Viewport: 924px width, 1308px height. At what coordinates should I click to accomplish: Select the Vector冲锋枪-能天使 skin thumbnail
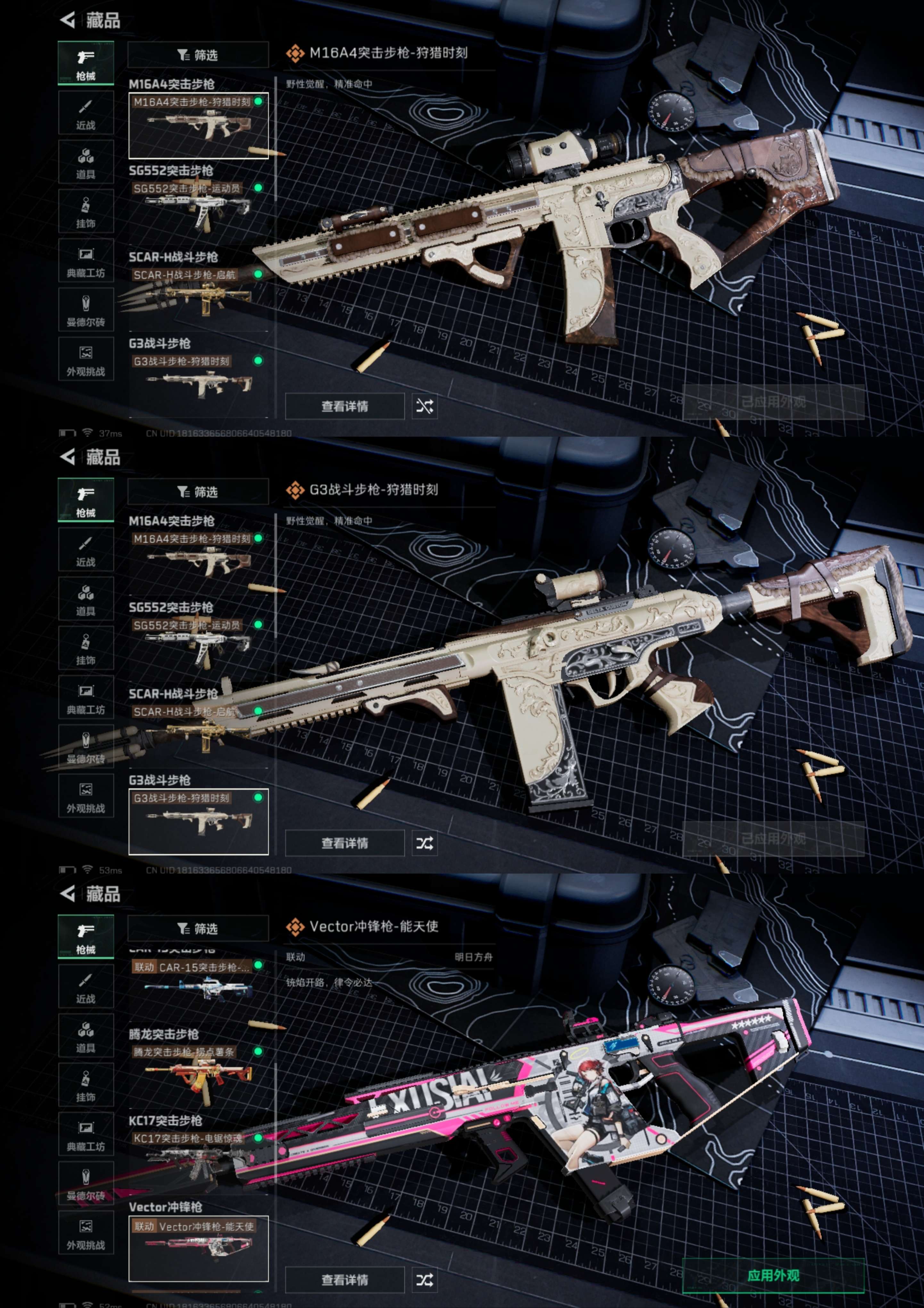[198, 1248]
